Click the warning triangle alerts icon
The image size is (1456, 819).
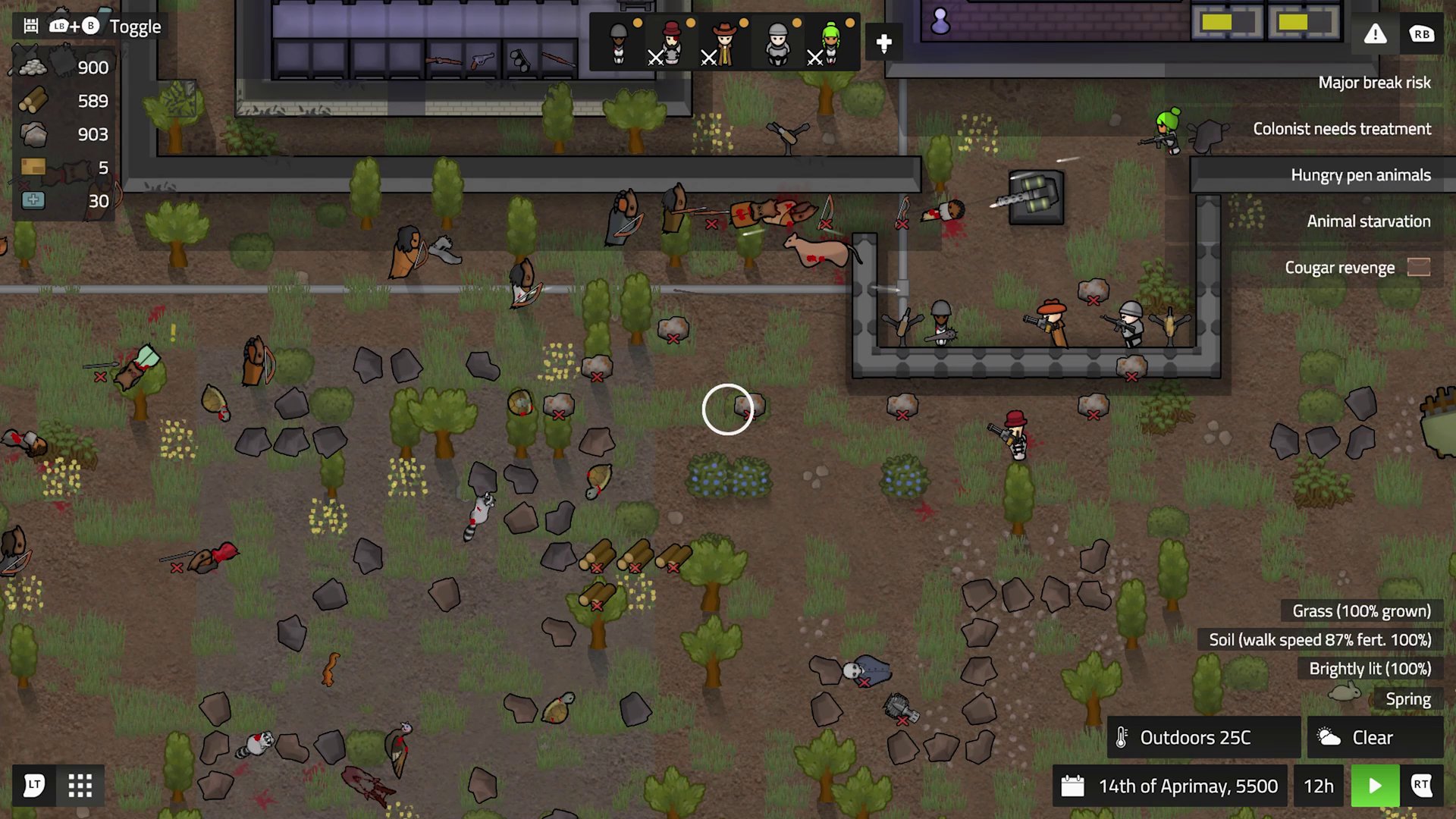1375,34
